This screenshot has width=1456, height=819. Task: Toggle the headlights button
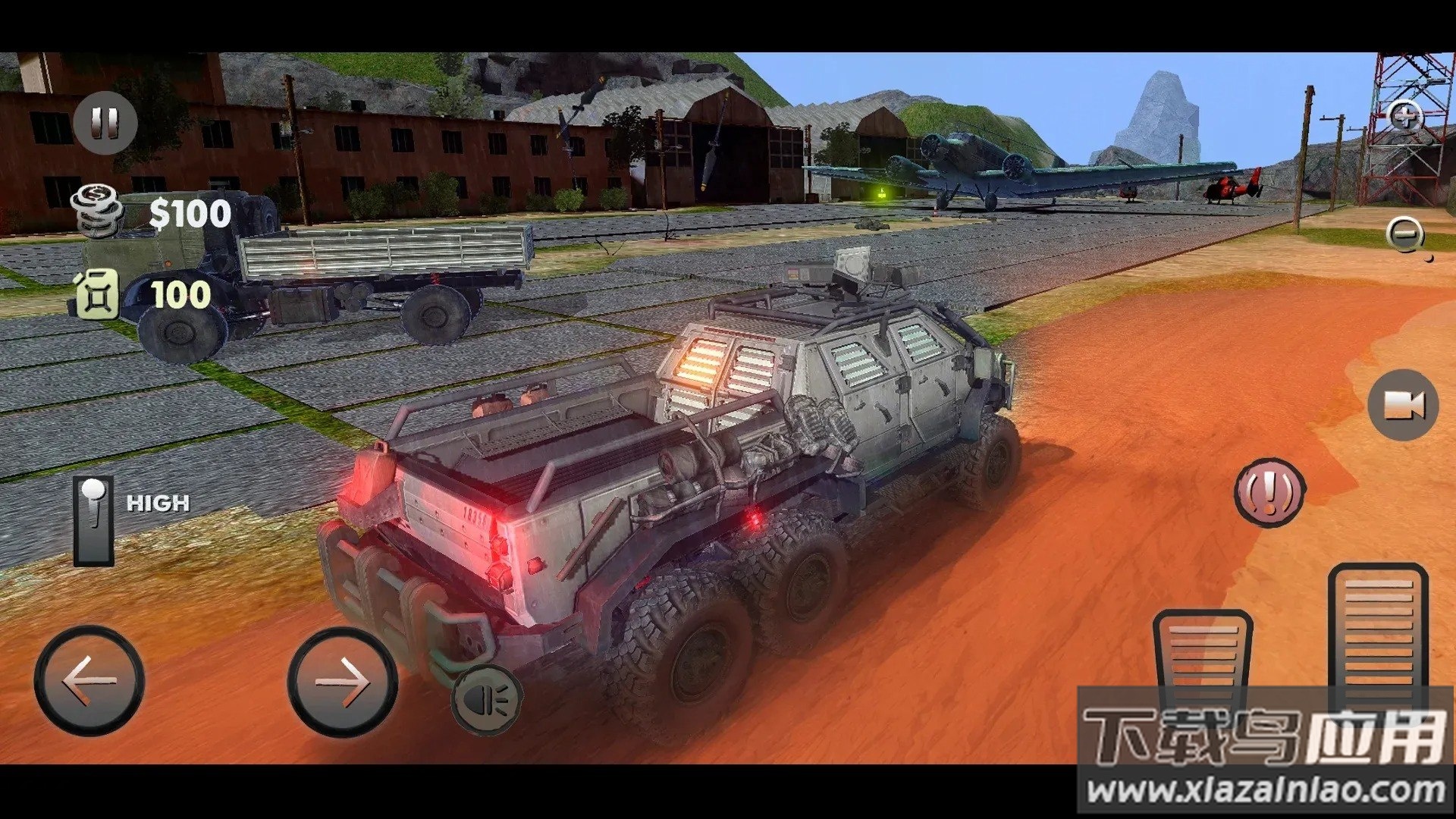486,699
